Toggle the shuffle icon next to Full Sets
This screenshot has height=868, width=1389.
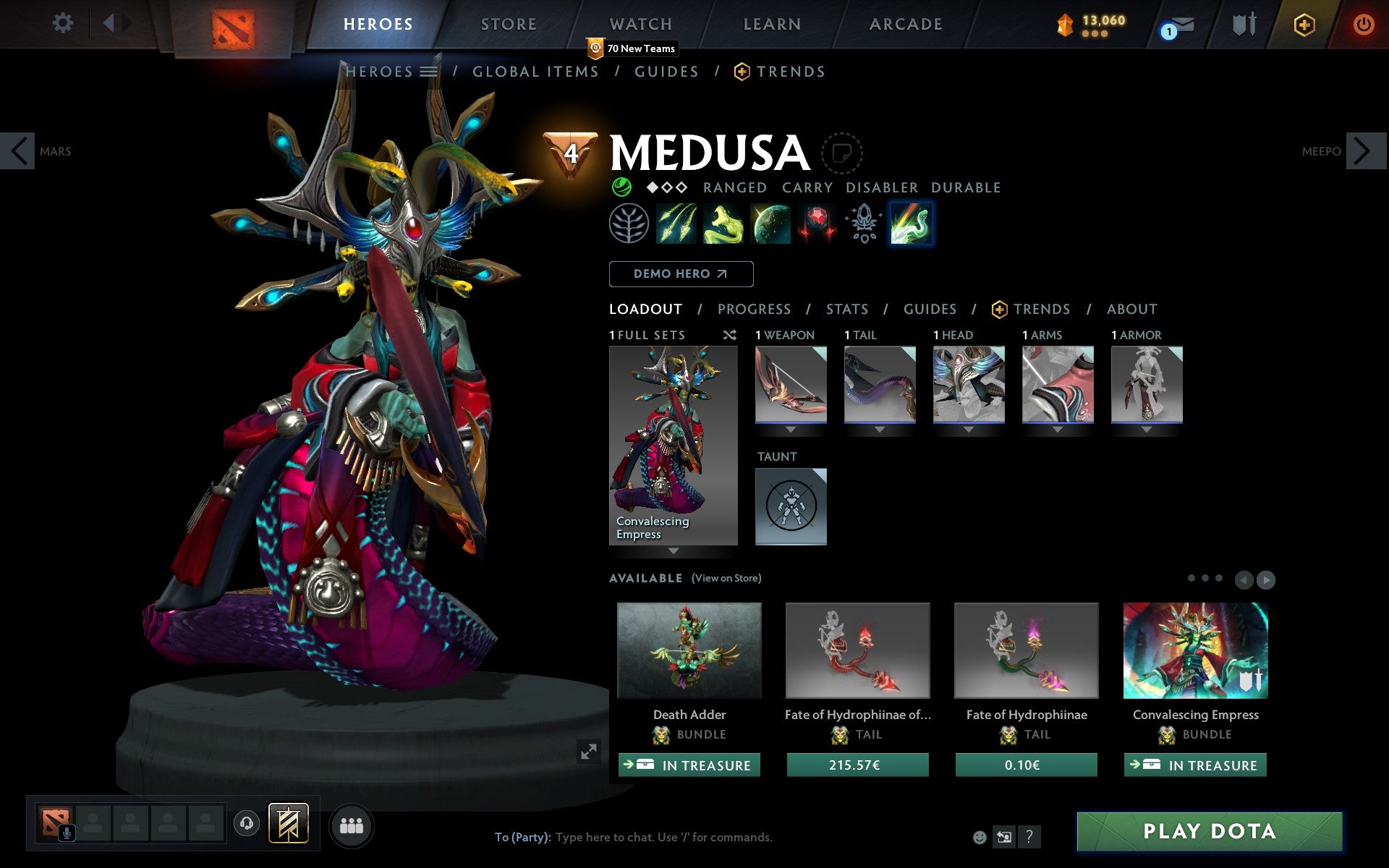[x=729, y=335]
